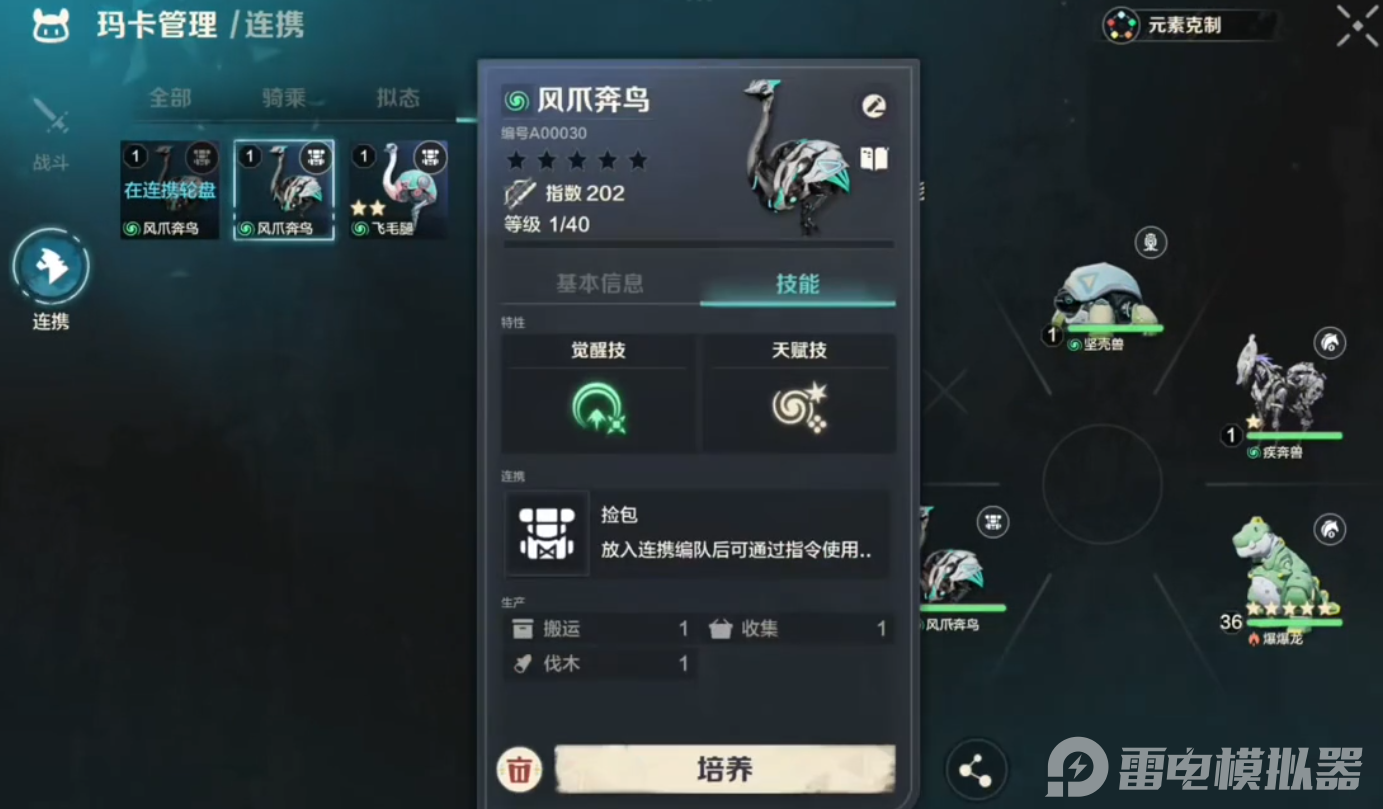Screen dimensions: 1383x809
Task: Open the 捡包 backpack skill icon
Action: pyautogui.click(x=547, y=533)
